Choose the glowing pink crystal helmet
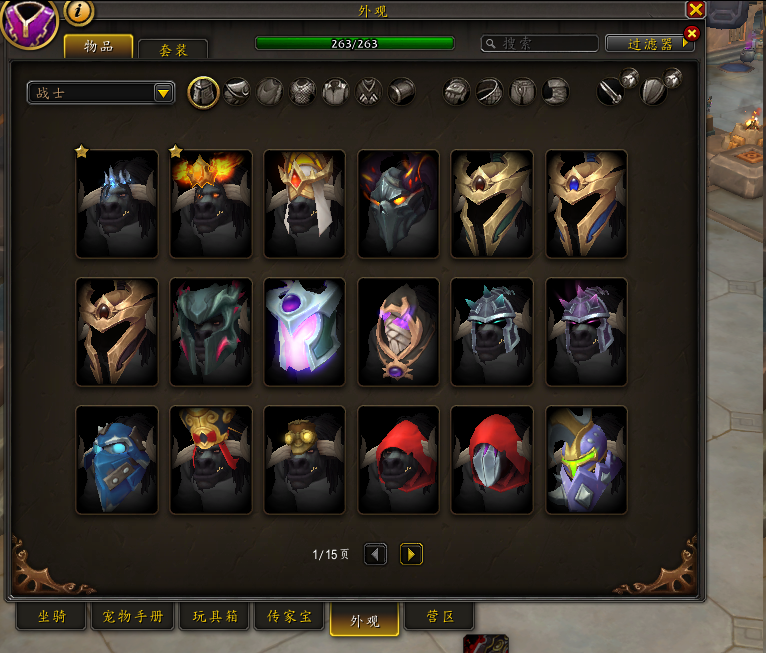 (x=304, y=332)
